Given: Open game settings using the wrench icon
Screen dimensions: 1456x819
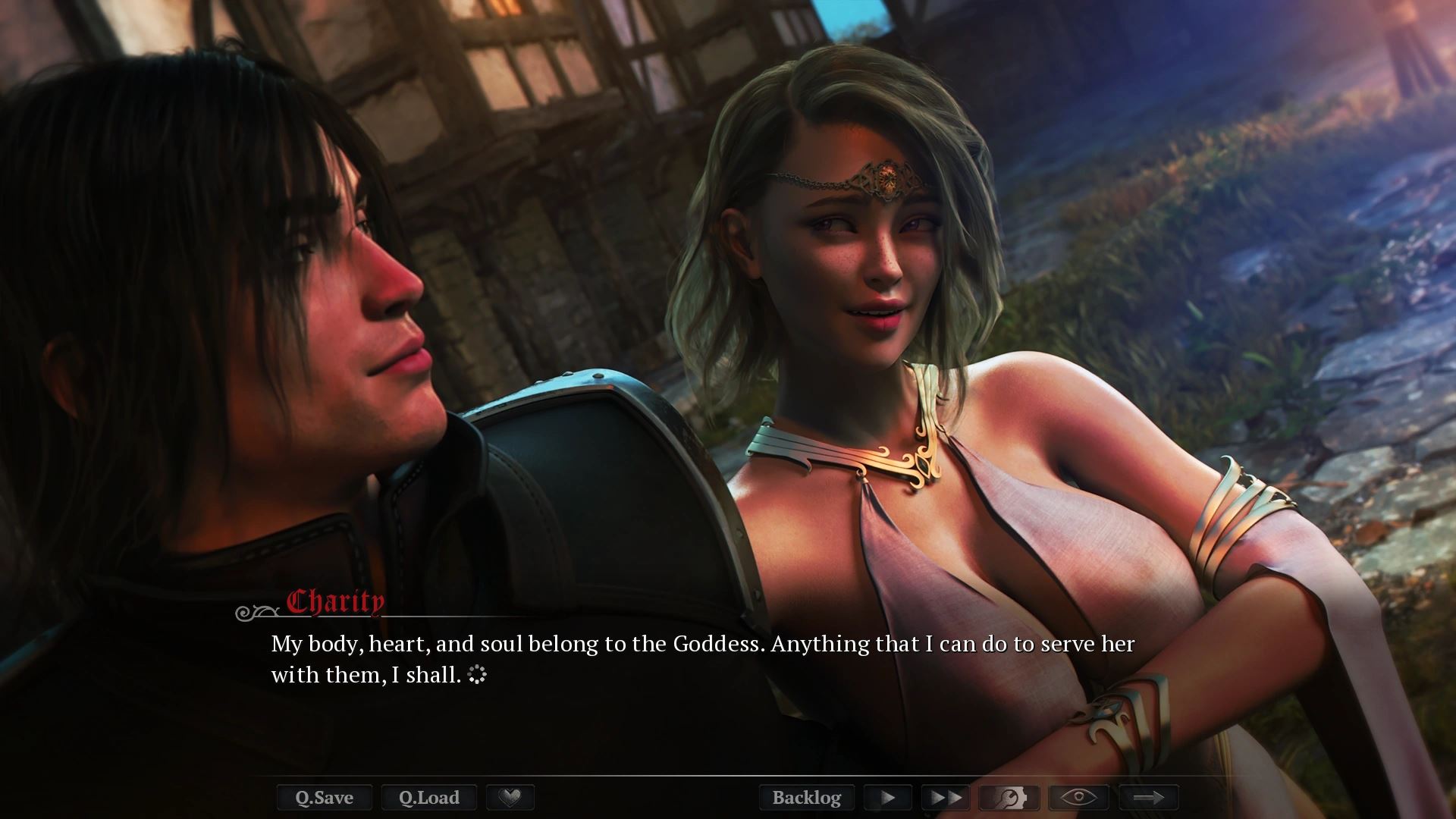Looking at the screenshot, I should tap(1009, 797).
